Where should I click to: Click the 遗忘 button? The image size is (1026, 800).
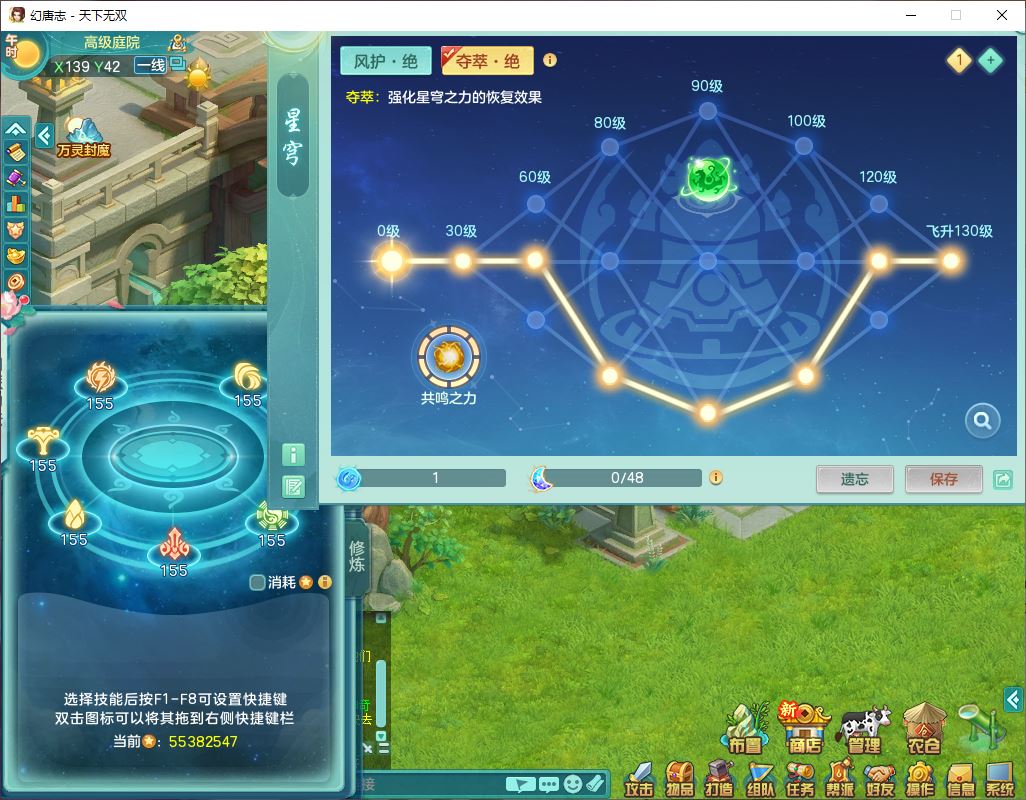point(854,479)
